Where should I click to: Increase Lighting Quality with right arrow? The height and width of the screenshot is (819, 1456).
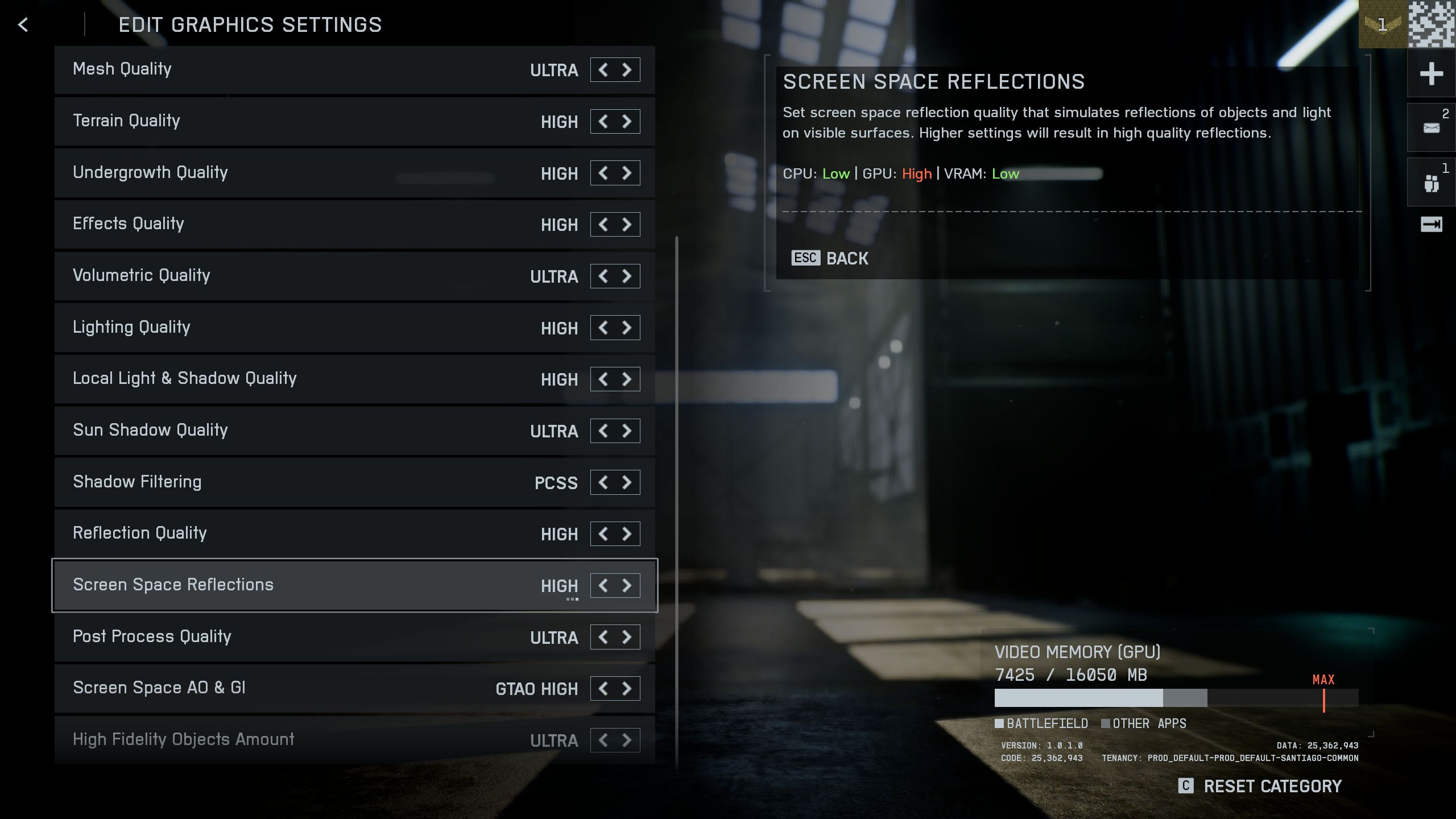click(627, 328)
